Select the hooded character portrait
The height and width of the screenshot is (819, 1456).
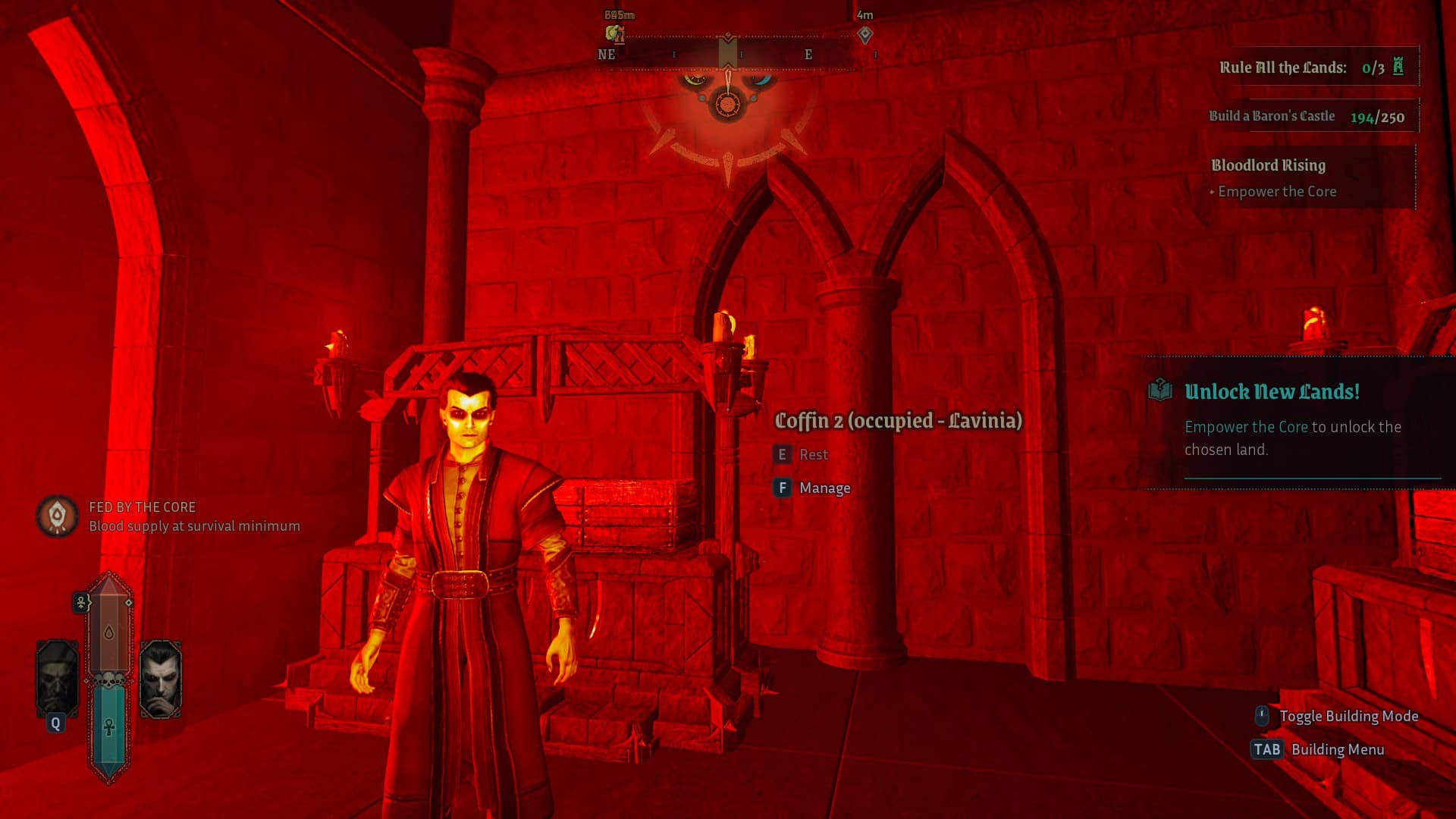tap(57, 679)
